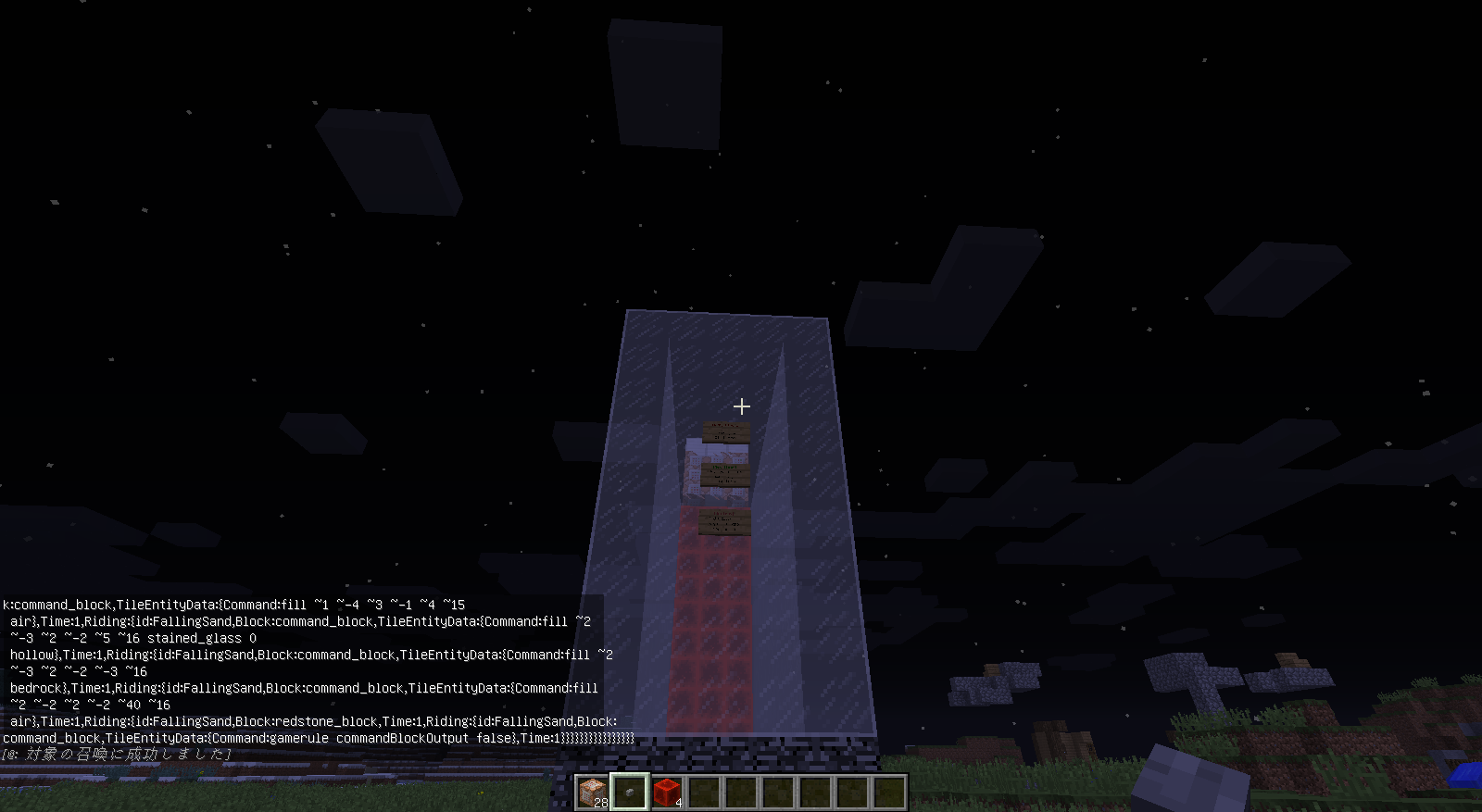
Task: Select the redstone block item in the hotbar
Action: (668, 793)
